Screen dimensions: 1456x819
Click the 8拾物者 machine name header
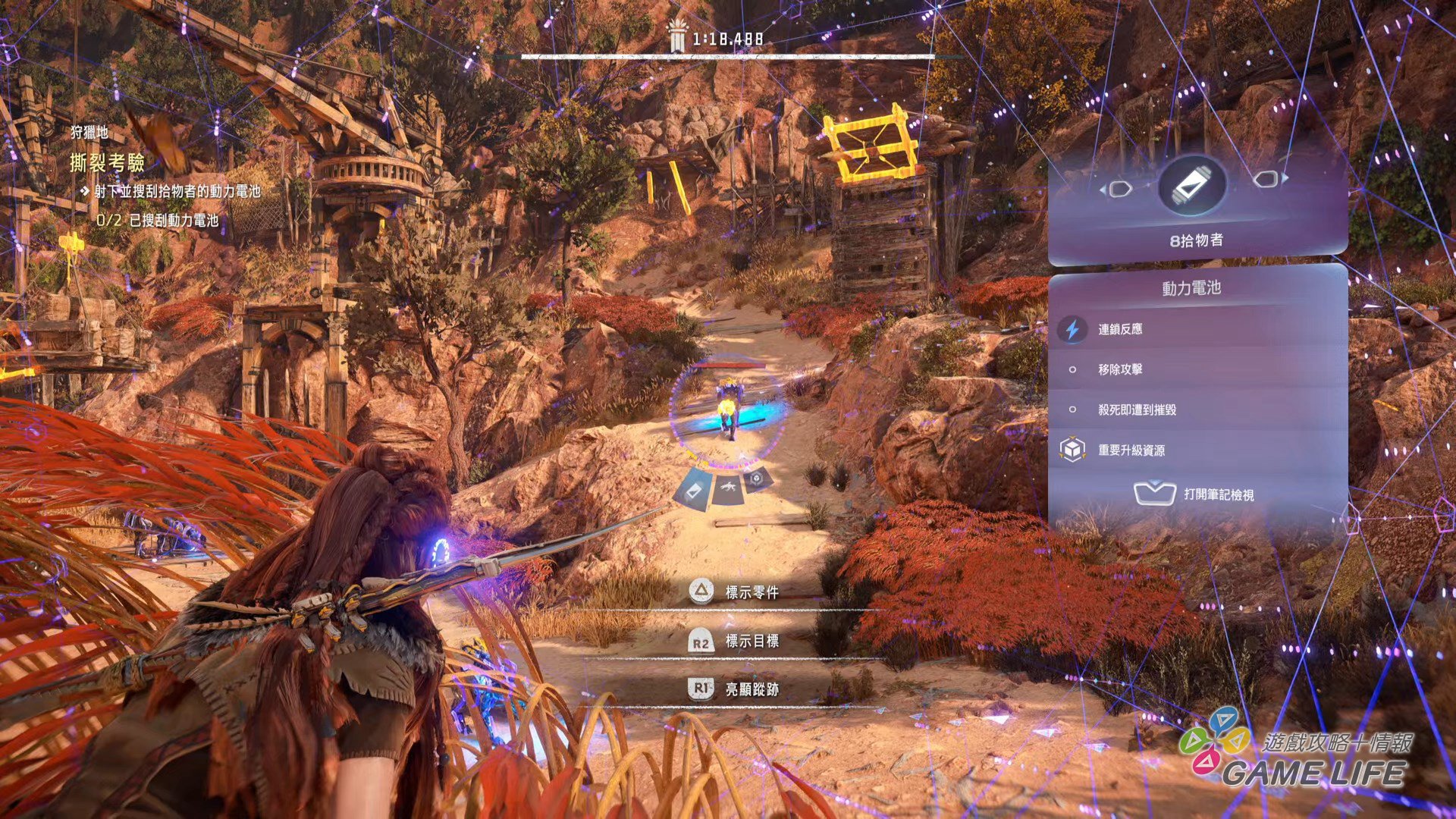click(x=1196, y=240)
